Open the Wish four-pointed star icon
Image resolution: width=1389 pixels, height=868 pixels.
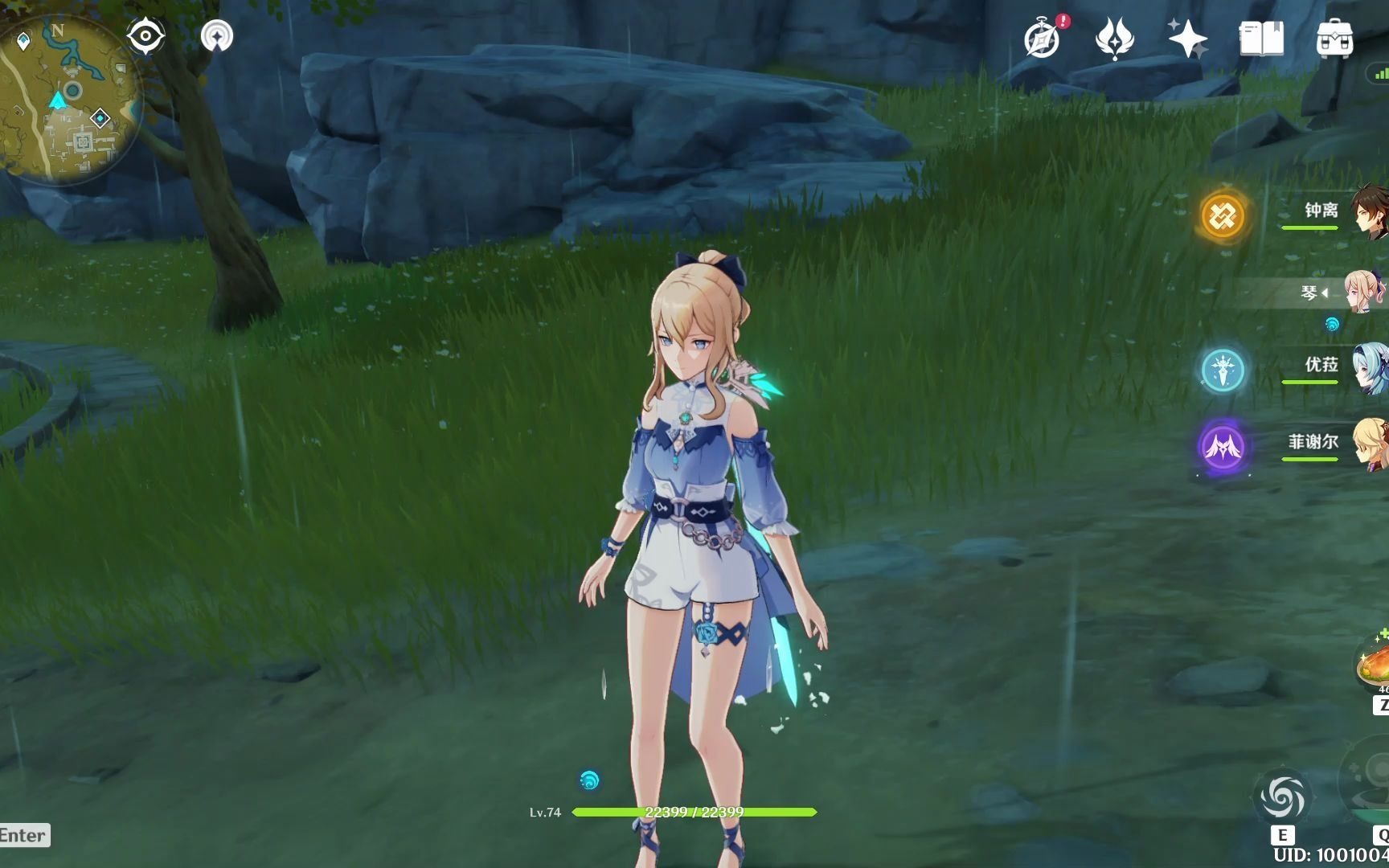pos(1187,39)
